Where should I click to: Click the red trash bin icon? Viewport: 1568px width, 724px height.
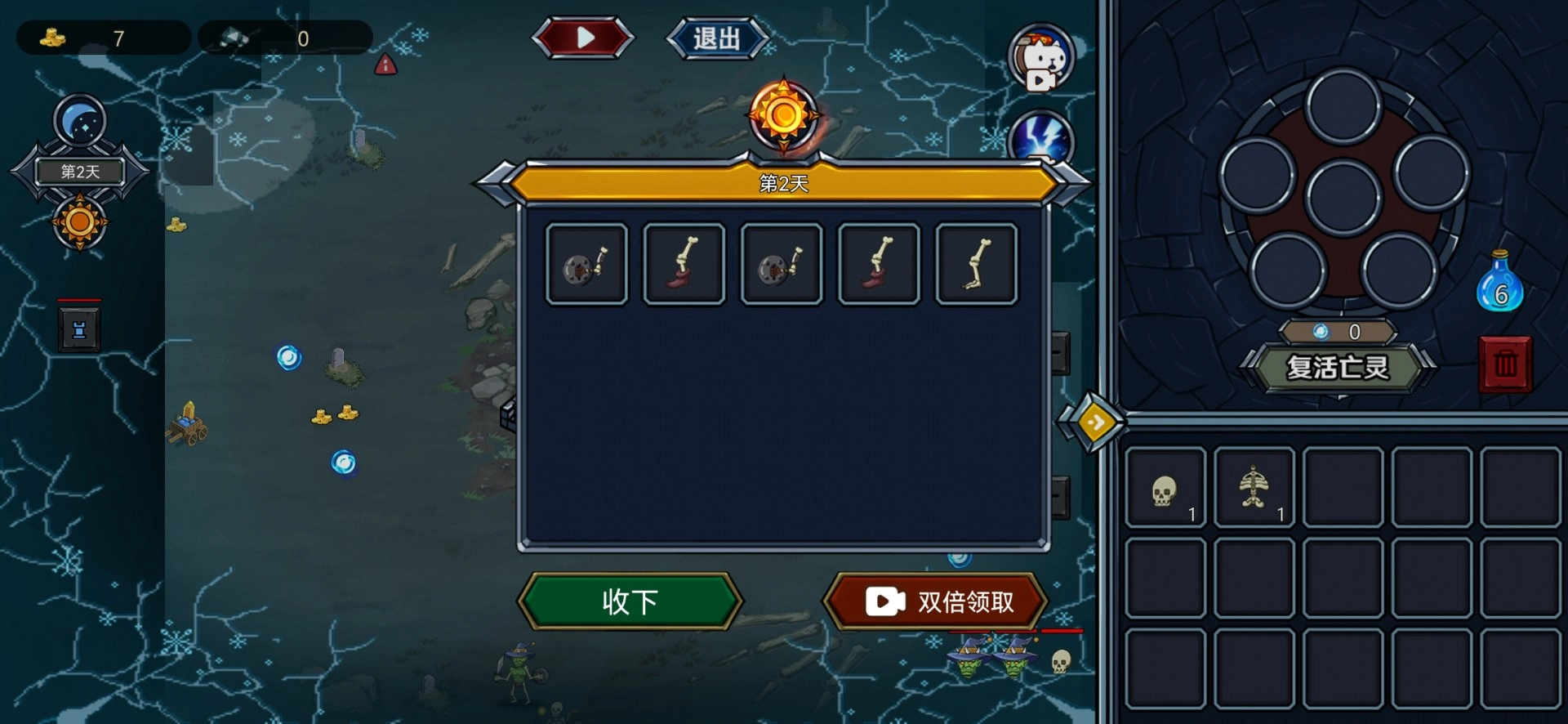click(x=1506, y=365)
